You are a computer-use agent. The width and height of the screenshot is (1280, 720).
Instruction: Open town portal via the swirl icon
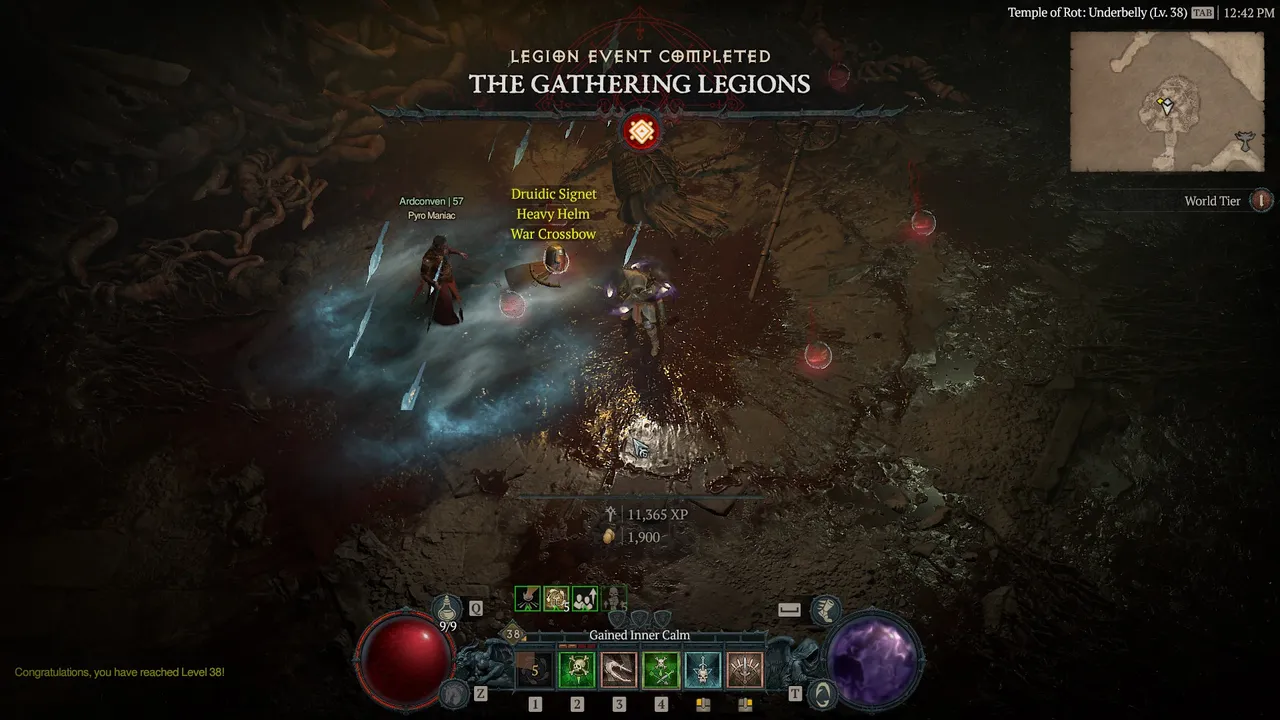pyautogui.click(x=822, y=693)
